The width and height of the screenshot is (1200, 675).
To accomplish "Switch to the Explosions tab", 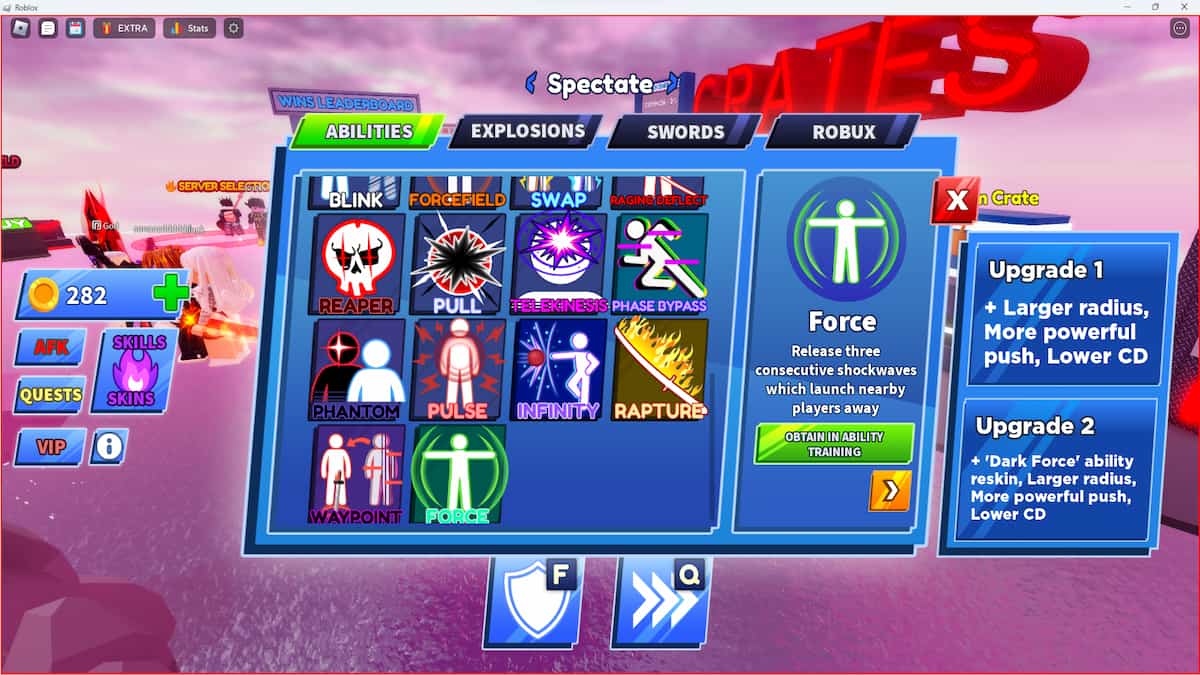I will pyautogui.click(x=526, y=131).
